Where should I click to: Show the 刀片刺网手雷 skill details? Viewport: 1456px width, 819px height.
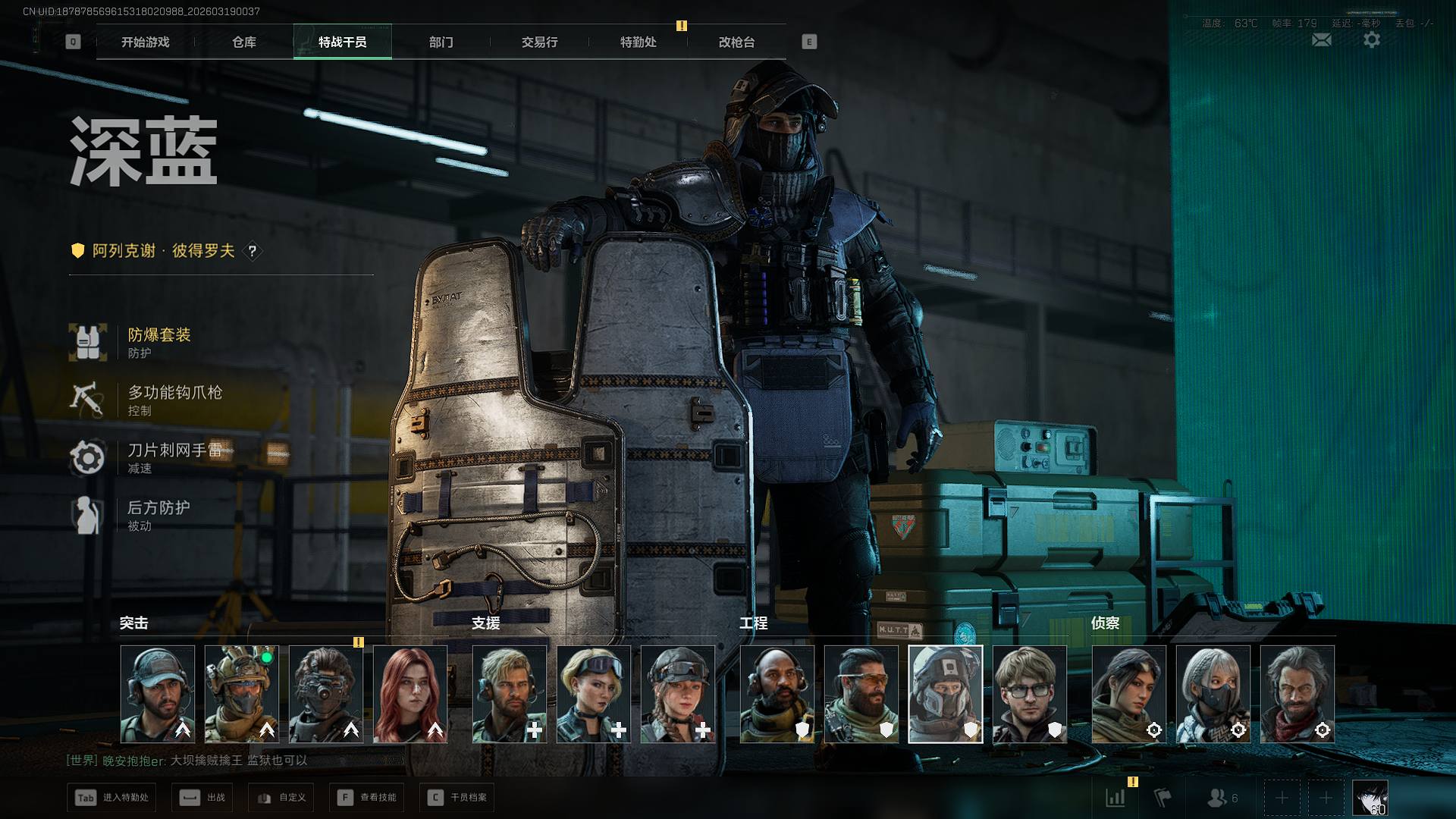[173, 457]
